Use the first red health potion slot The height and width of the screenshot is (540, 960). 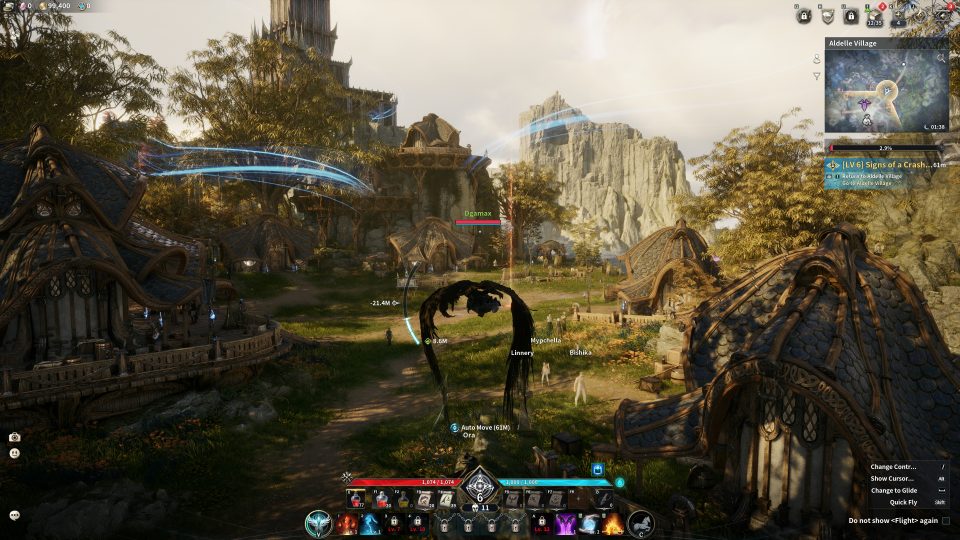coord(354,499)
